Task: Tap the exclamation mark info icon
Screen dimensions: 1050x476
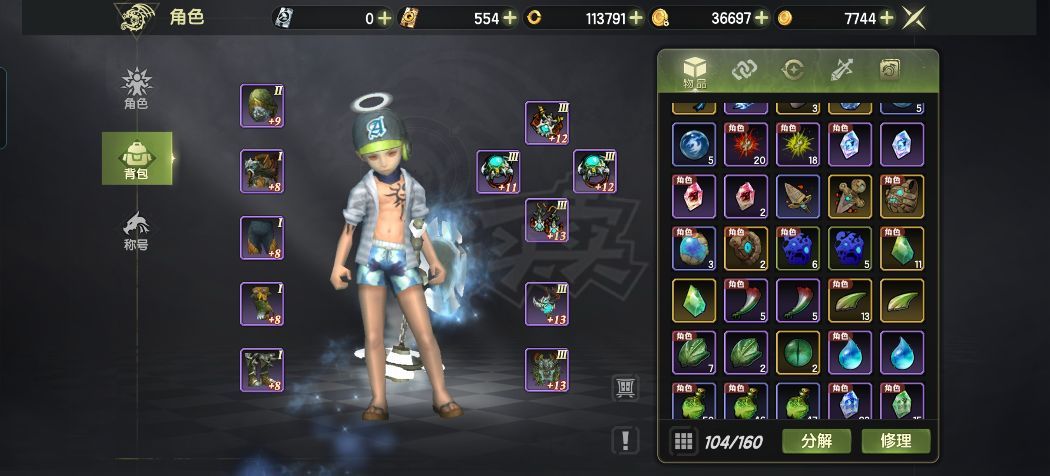Action: coord(625,439)
